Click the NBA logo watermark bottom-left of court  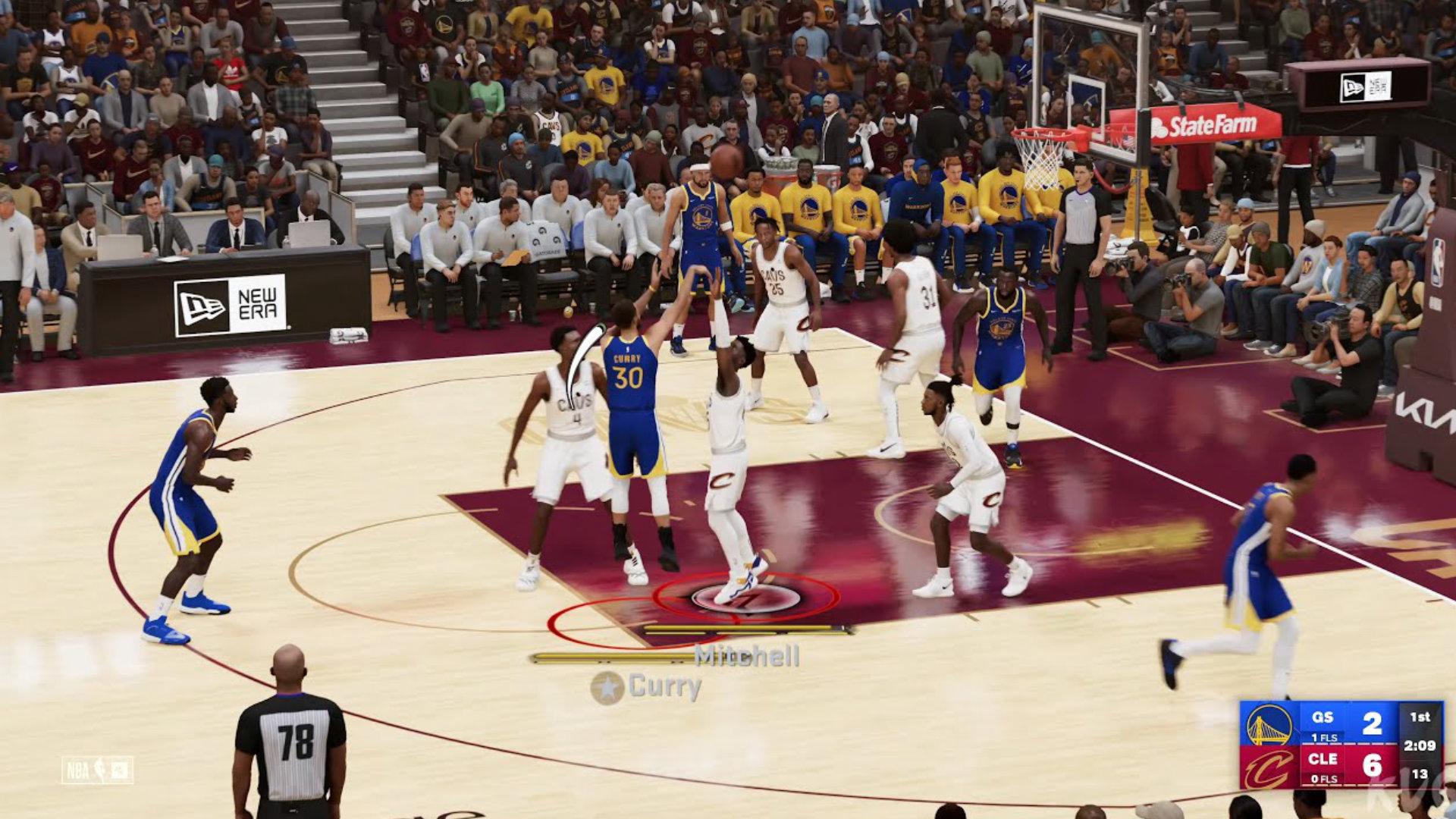click(x=96, y=770)
